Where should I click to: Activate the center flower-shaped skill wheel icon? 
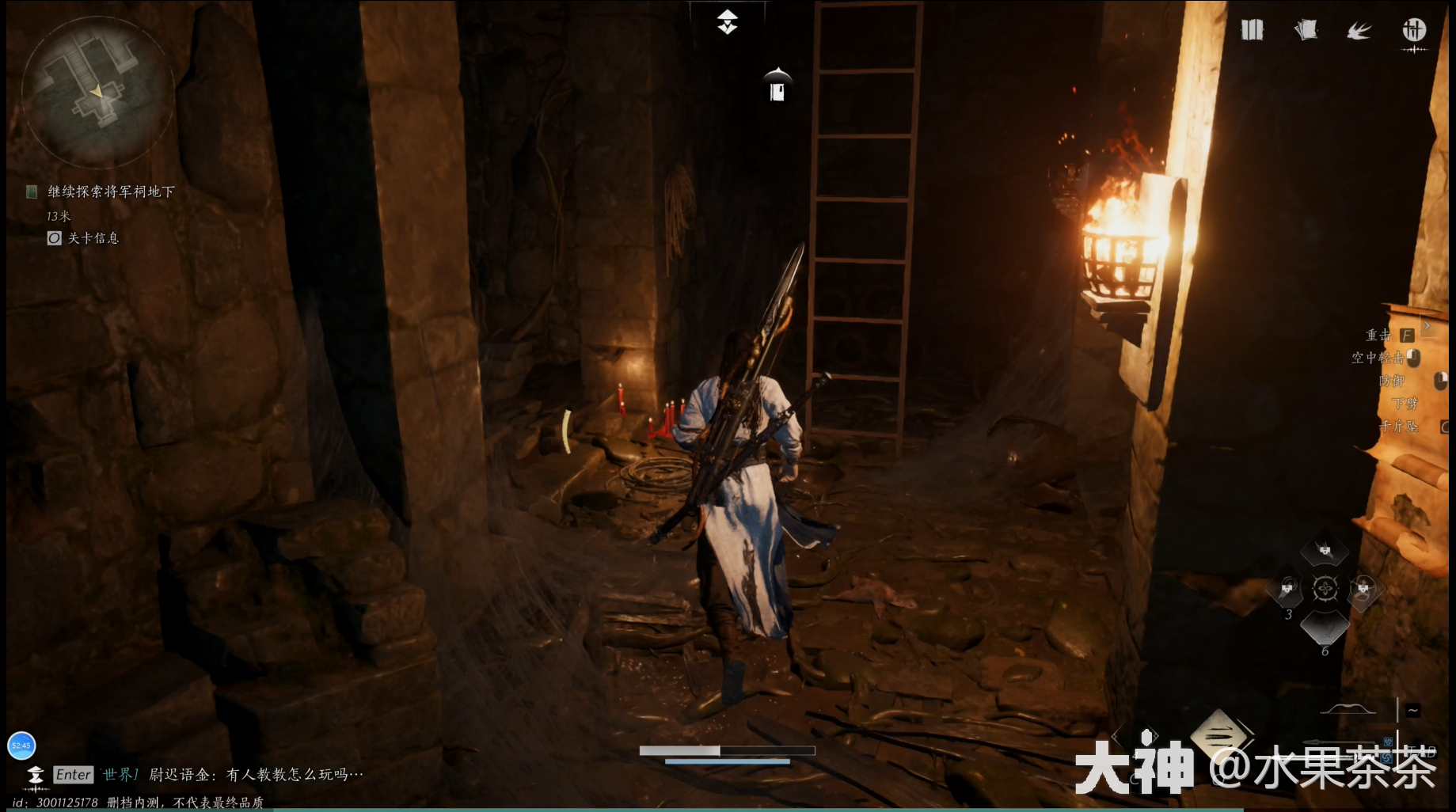click(x=1325, y=589)
